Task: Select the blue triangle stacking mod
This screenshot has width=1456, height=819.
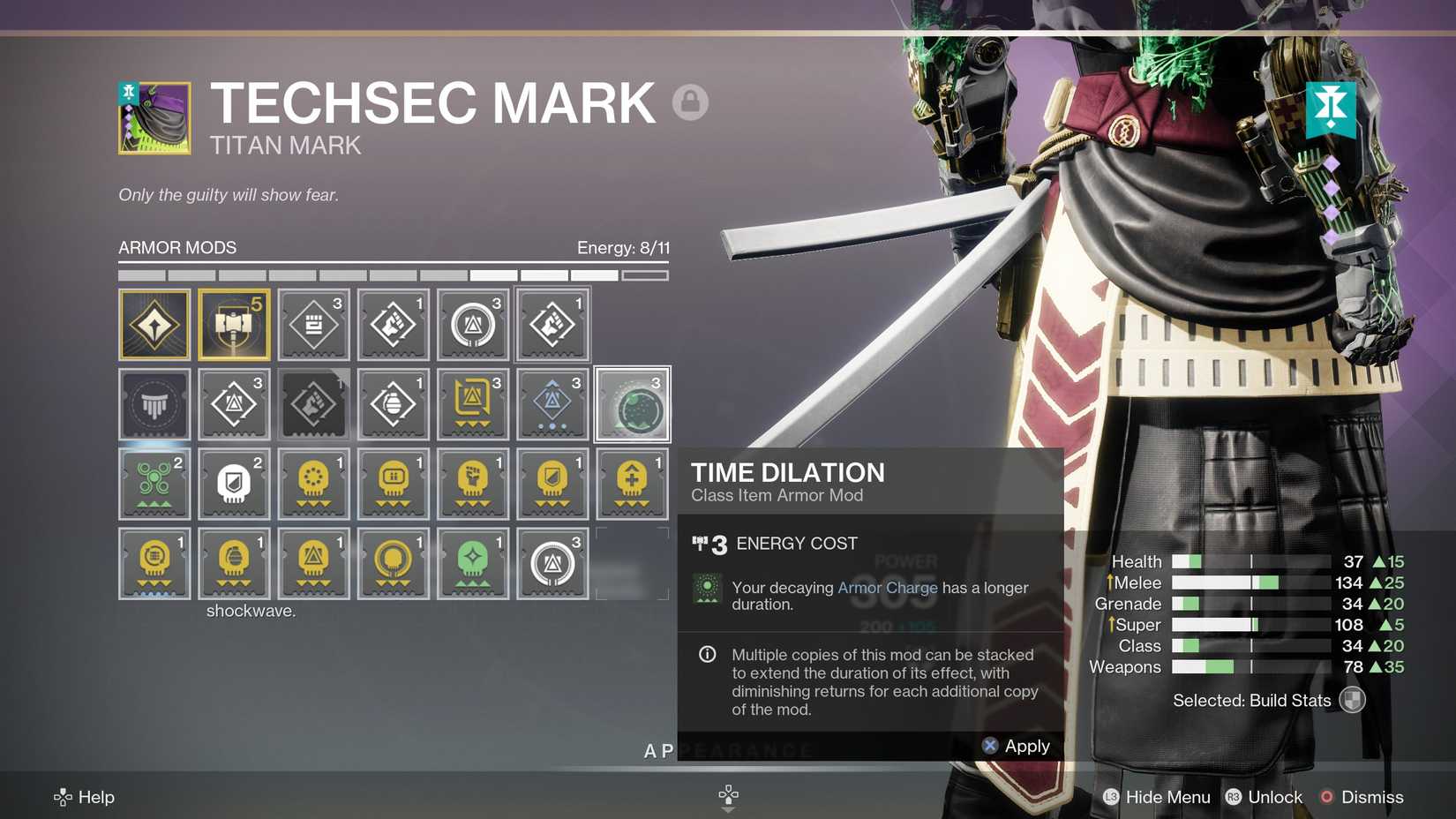Action: [x=552, y=404]
